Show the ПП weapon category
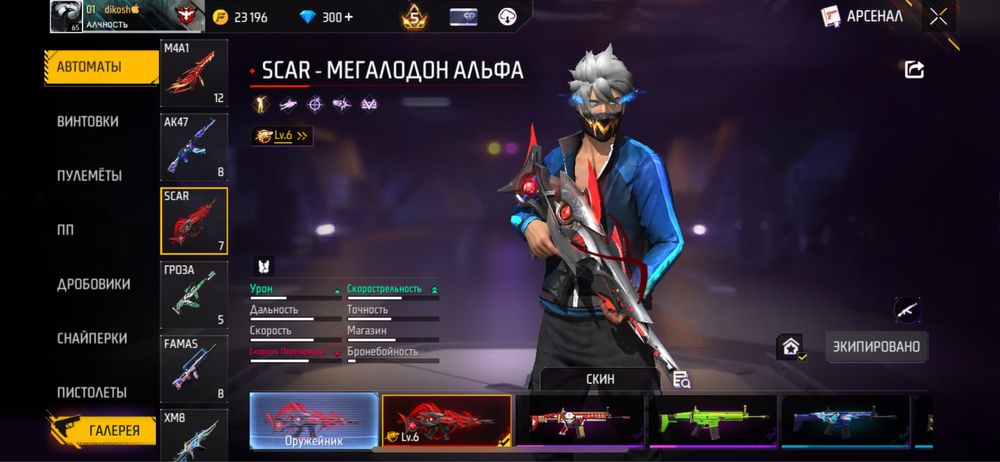 66,229
